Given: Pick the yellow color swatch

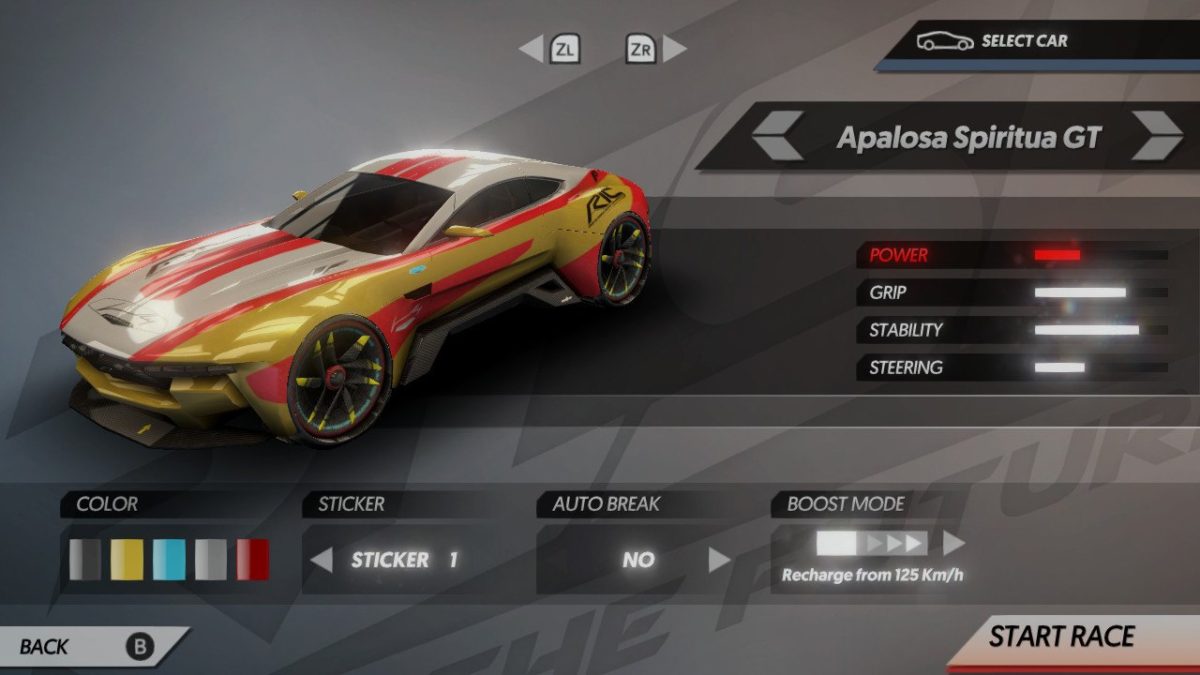Looking at the screenshot, I should (127, 560).
